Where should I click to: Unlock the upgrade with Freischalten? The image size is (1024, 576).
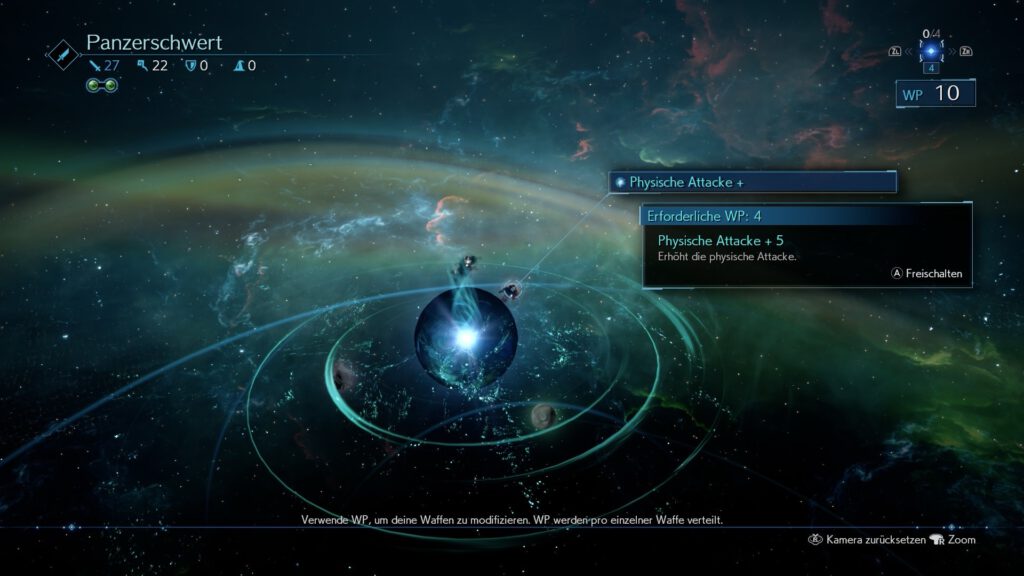coord(928,272)
